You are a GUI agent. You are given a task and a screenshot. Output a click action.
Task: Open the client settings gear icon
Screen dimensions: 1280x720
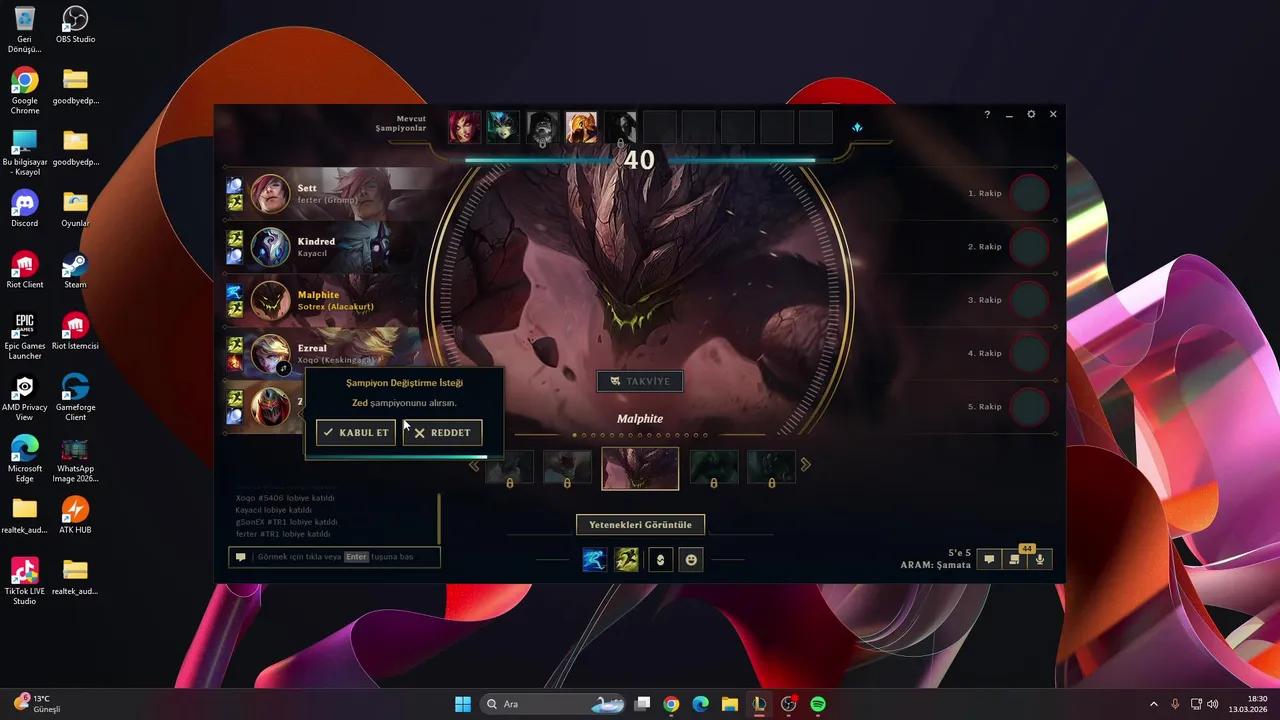[1031, 114]
